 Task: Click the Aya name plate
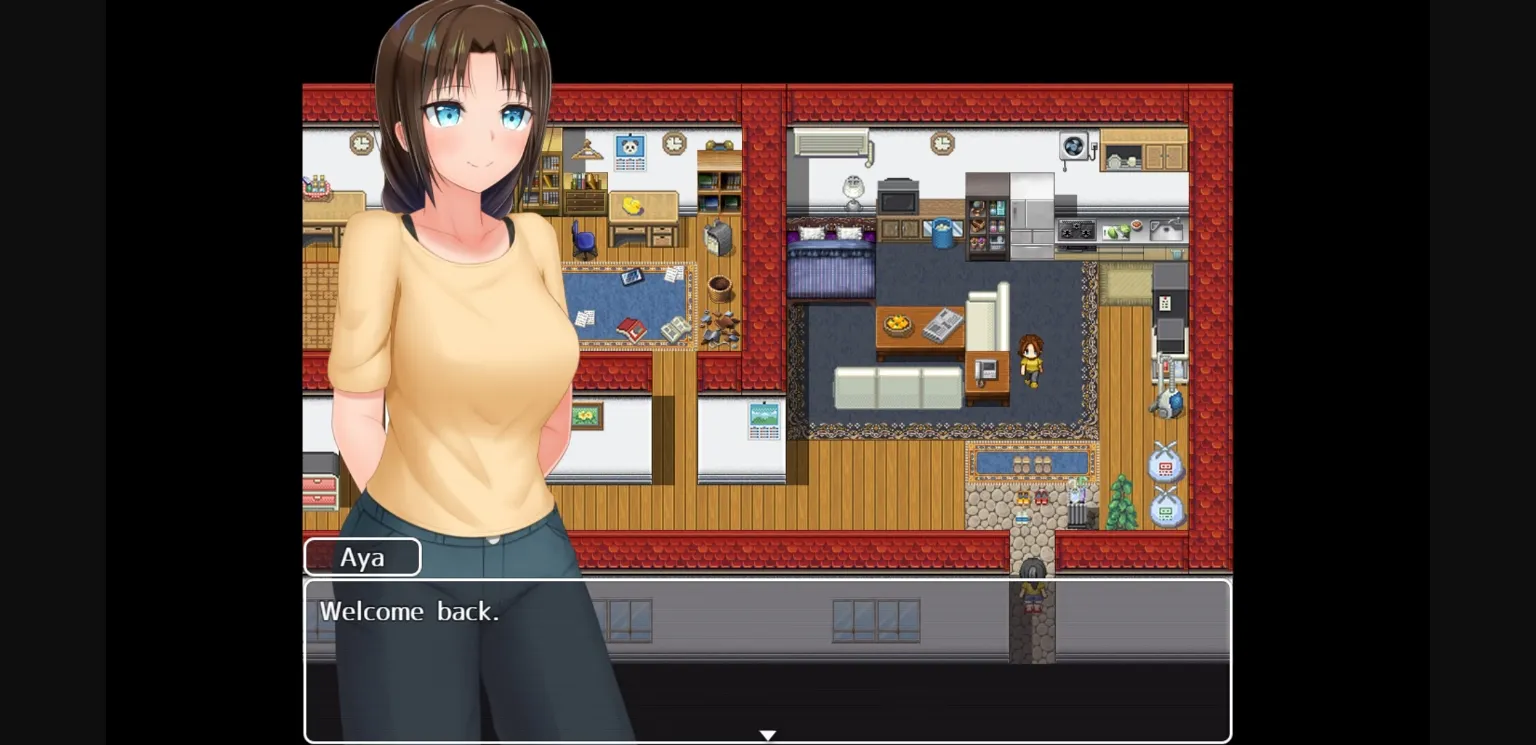[x=362, y=557]
